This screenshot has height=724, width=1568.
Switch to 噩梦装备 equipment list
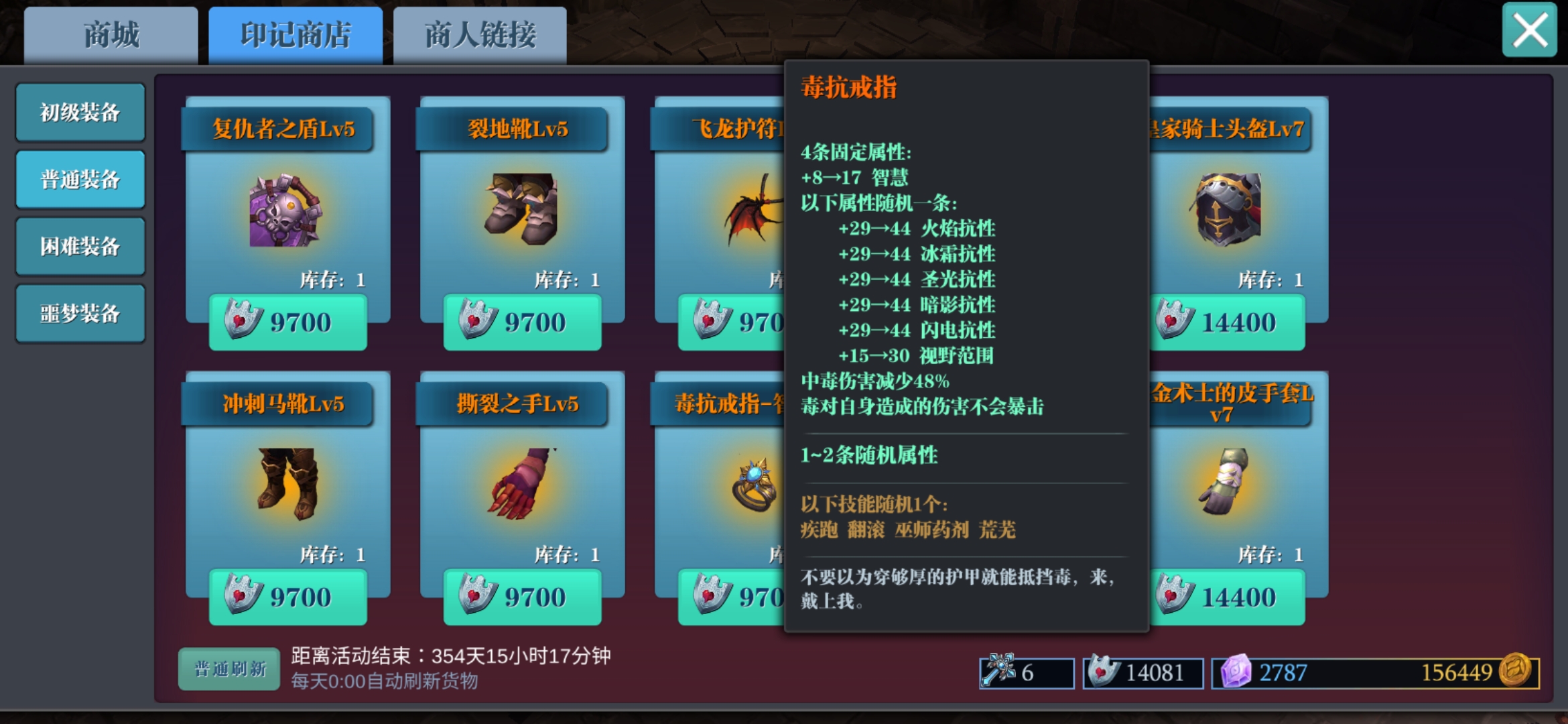click(80, 312)
